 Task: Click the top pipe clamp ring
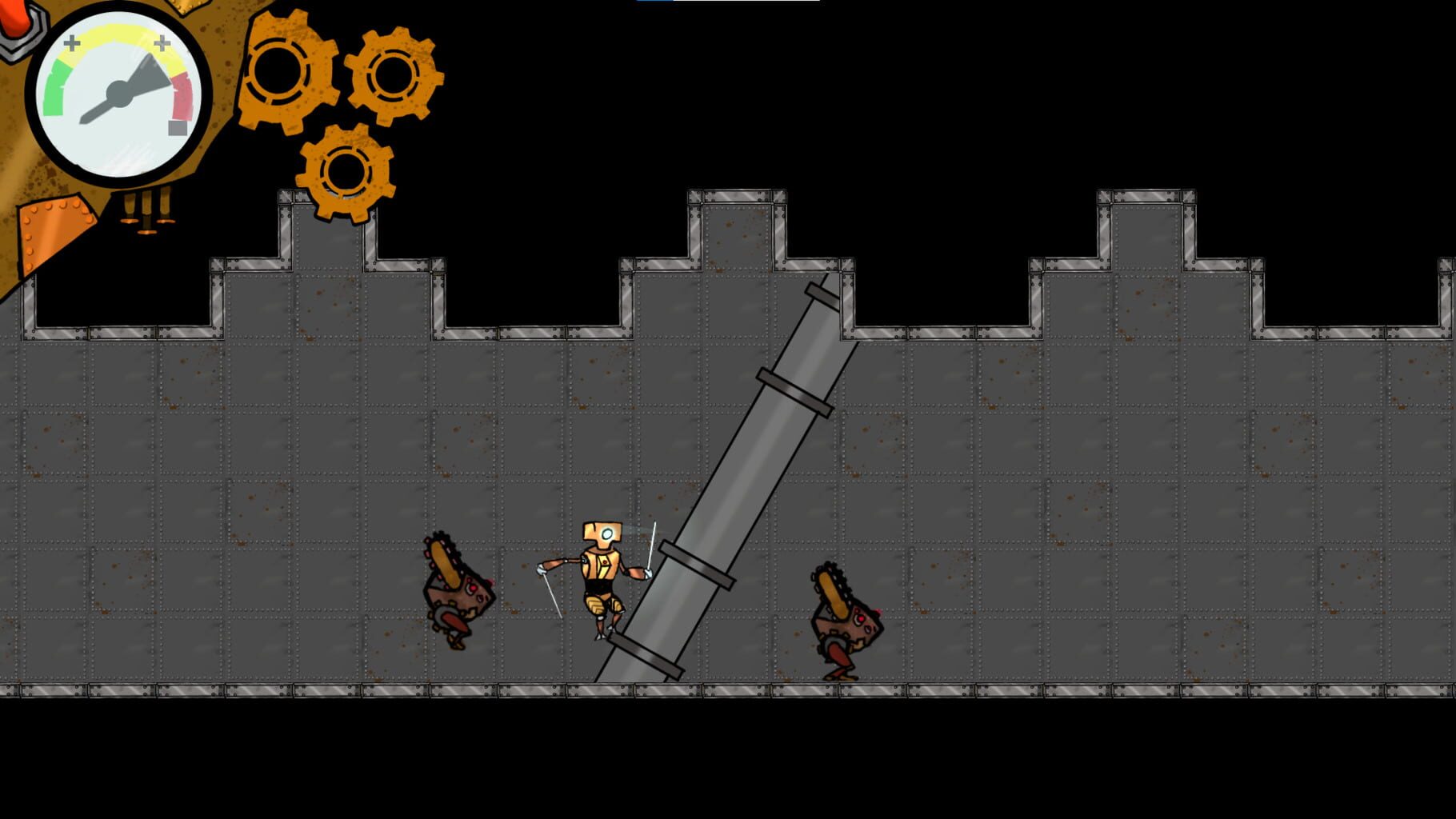point(820,296)
